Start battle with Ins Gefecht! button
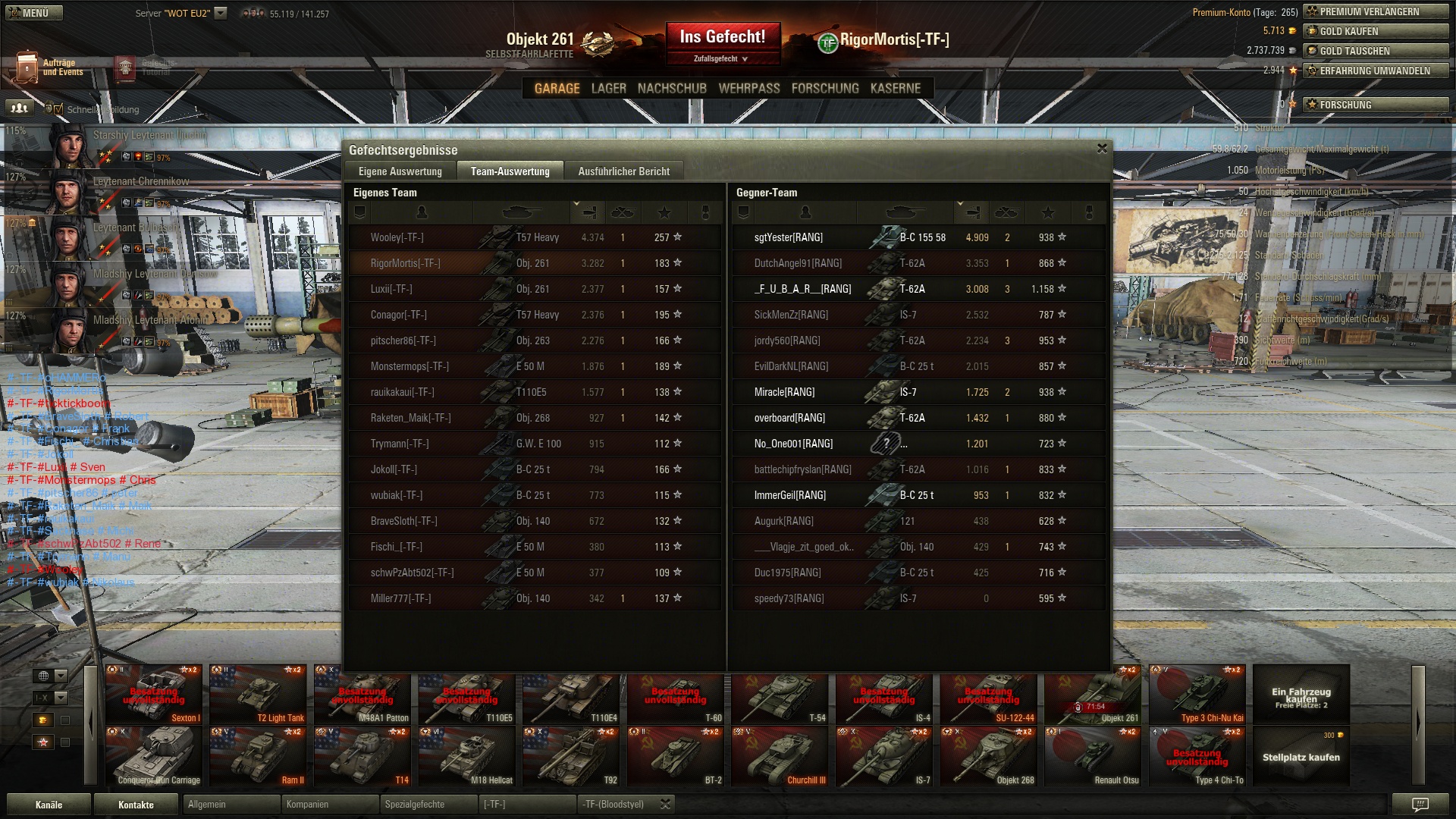Screen dimensions: 1456x819 click(722, 36)
